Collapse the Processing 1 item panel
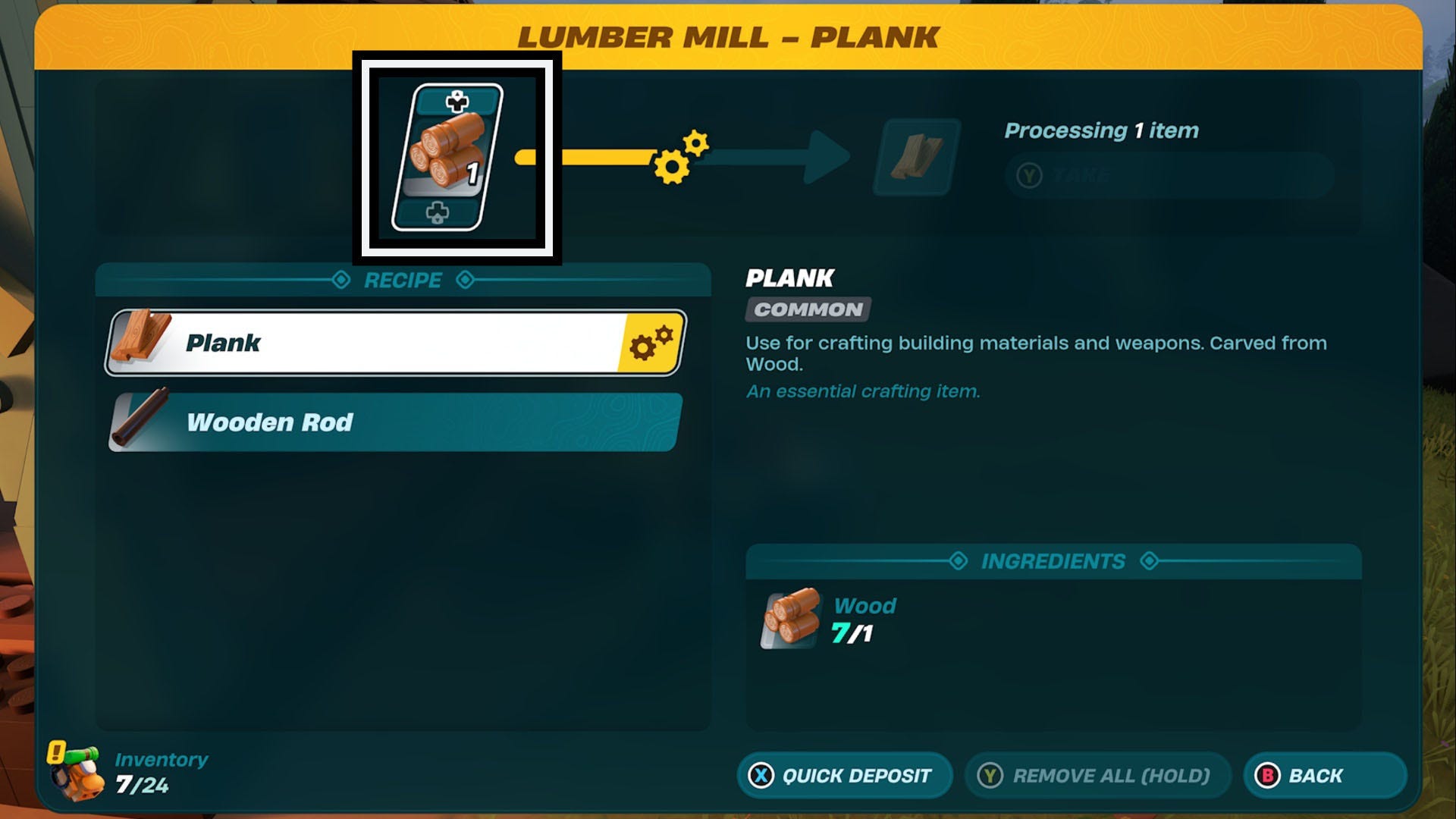The height and width of the screenshot is (819, 1456). point(1101,129)
